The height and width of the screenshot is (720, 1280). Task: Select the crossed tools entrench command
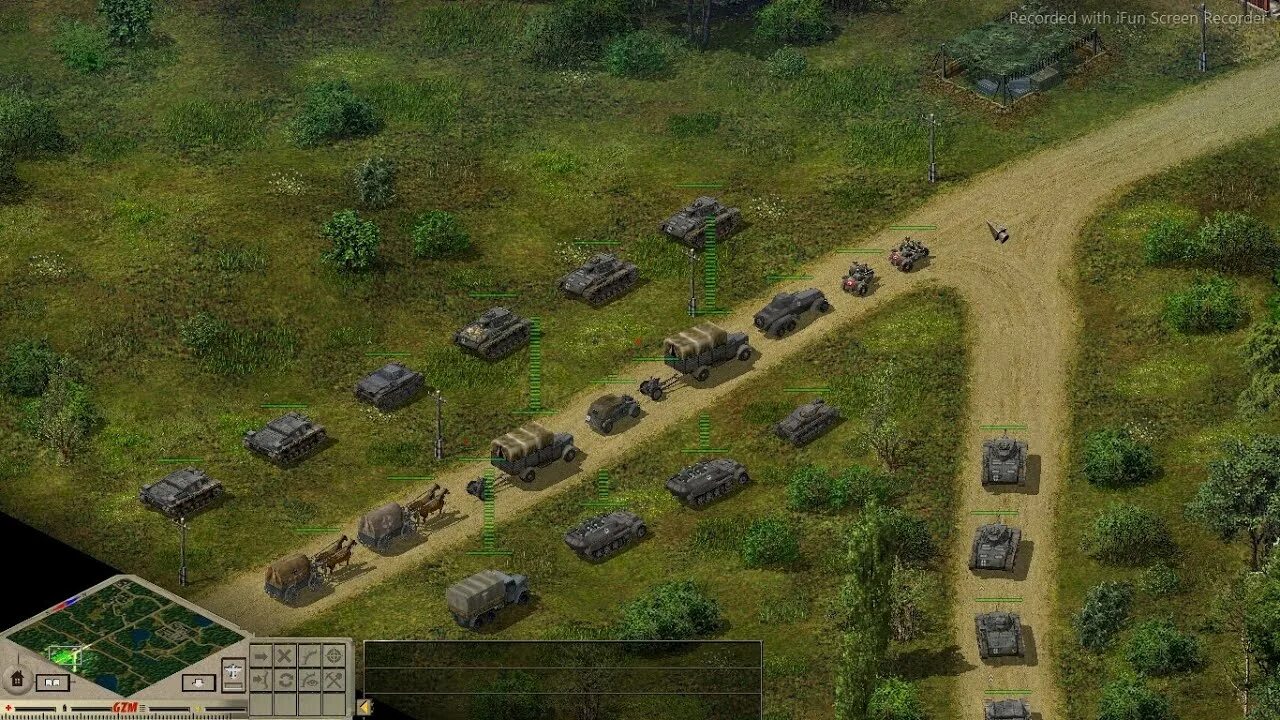coord(335,680)
